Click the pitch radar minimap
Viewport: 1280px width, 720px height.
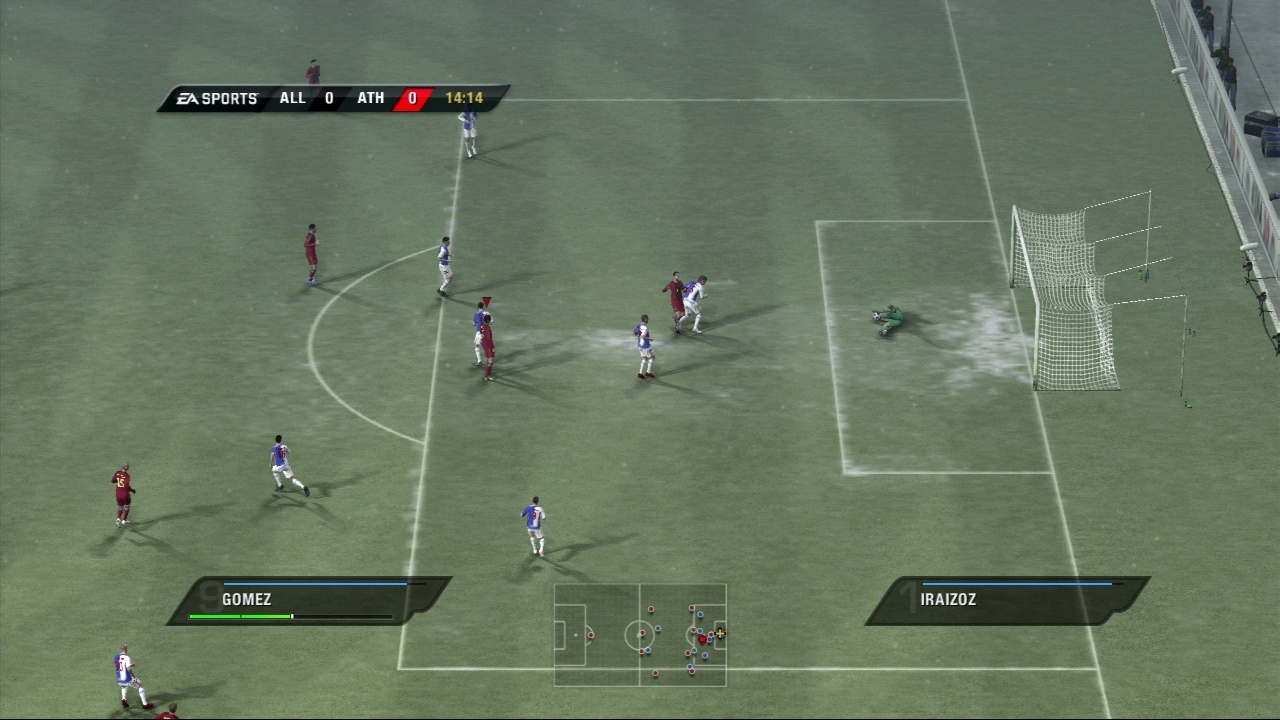(640, 635)
